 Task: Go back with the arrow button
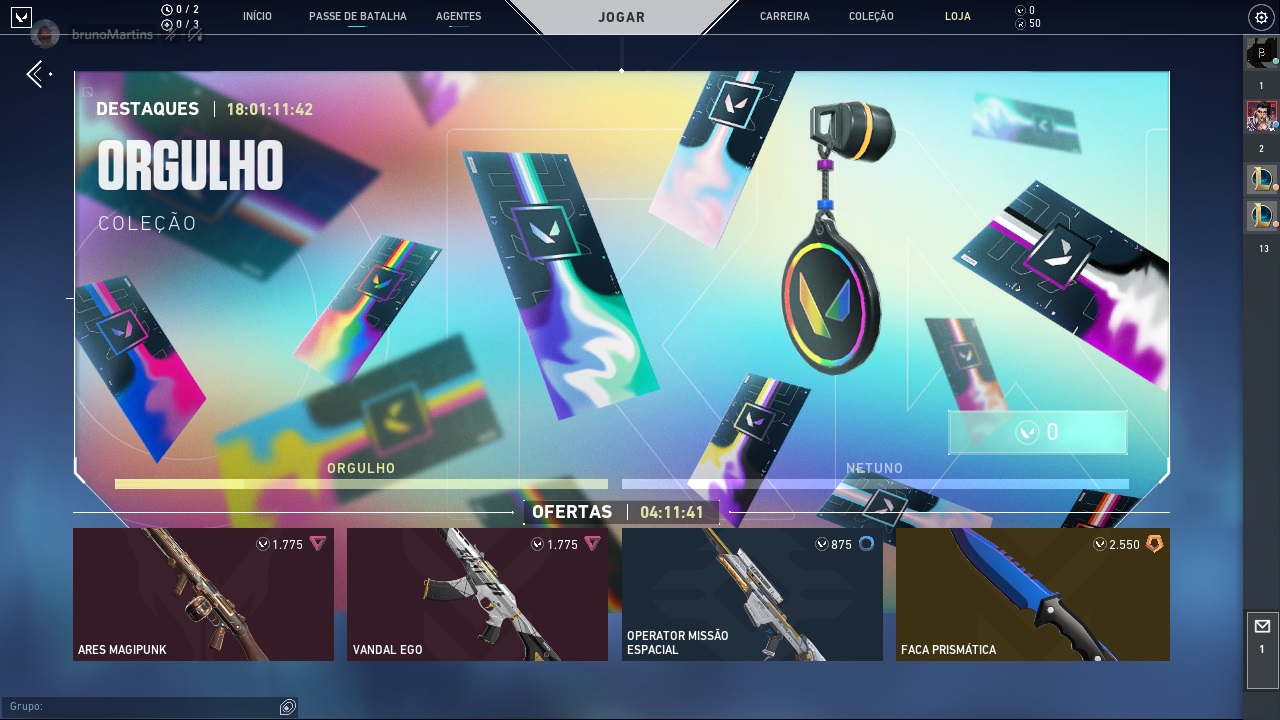(36, 73)
